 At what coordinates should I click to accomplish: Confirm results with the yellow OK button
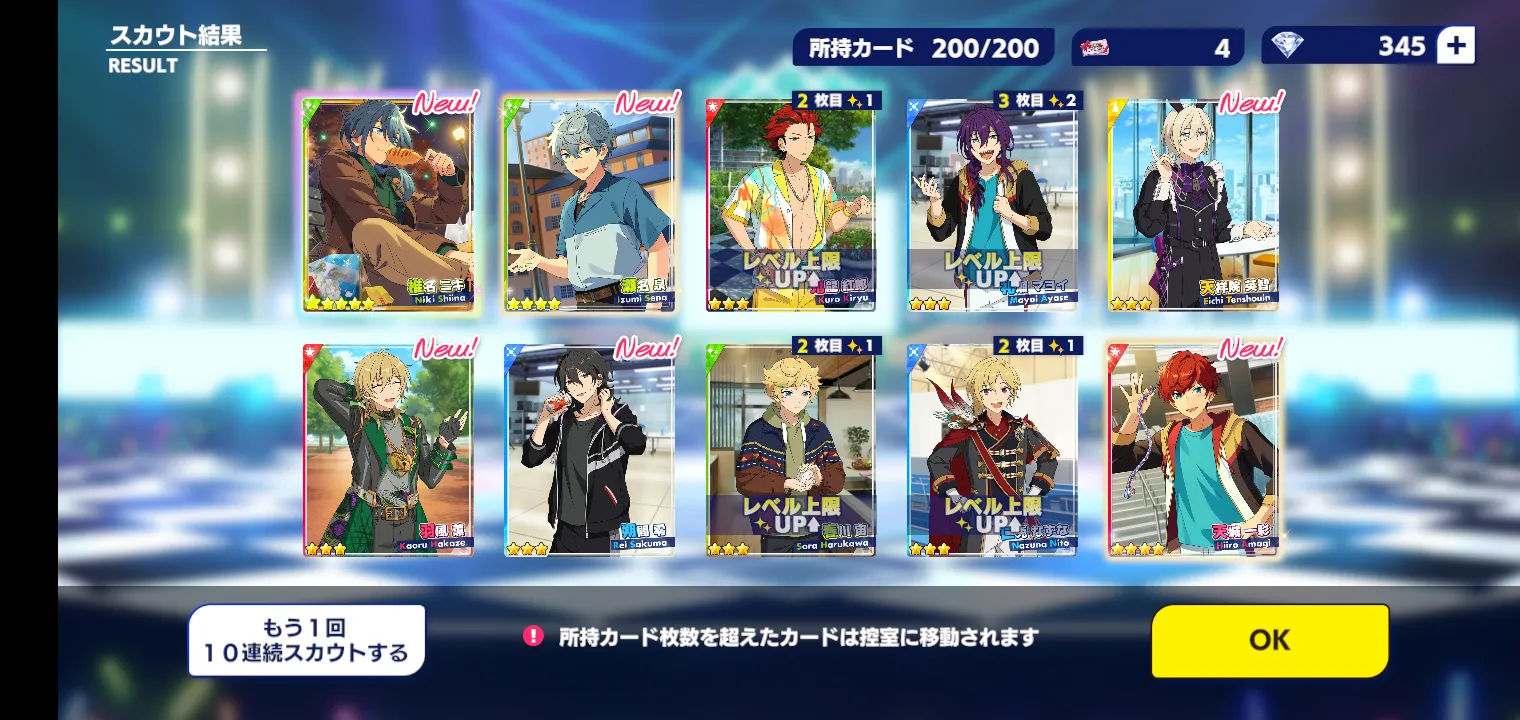pyautogui.click(x=1269, y=640)
